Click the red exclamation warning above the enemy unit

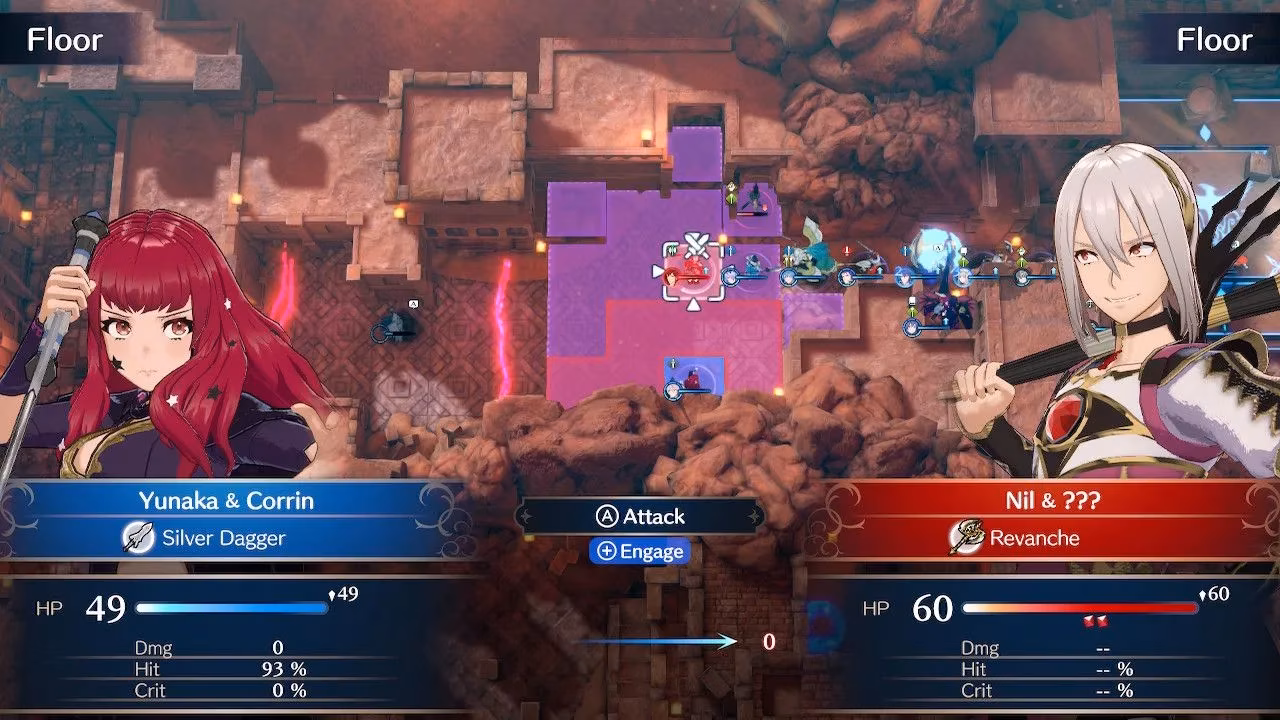click(x=845, y=250)
